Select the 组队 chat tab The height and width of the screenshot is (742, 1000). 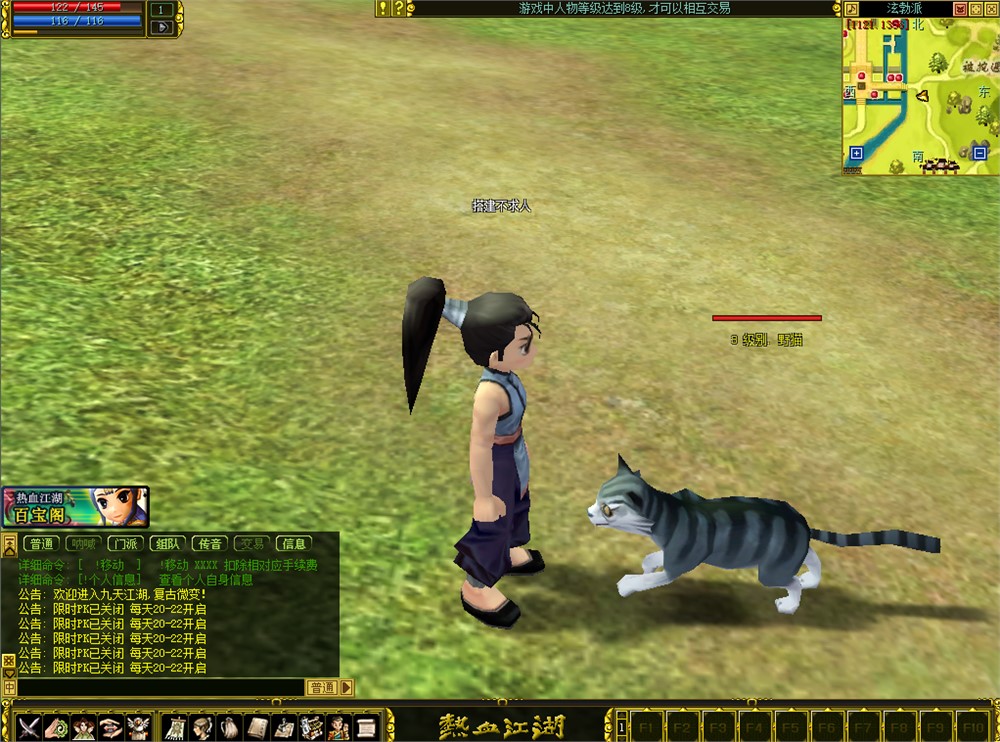pos(166,544)
